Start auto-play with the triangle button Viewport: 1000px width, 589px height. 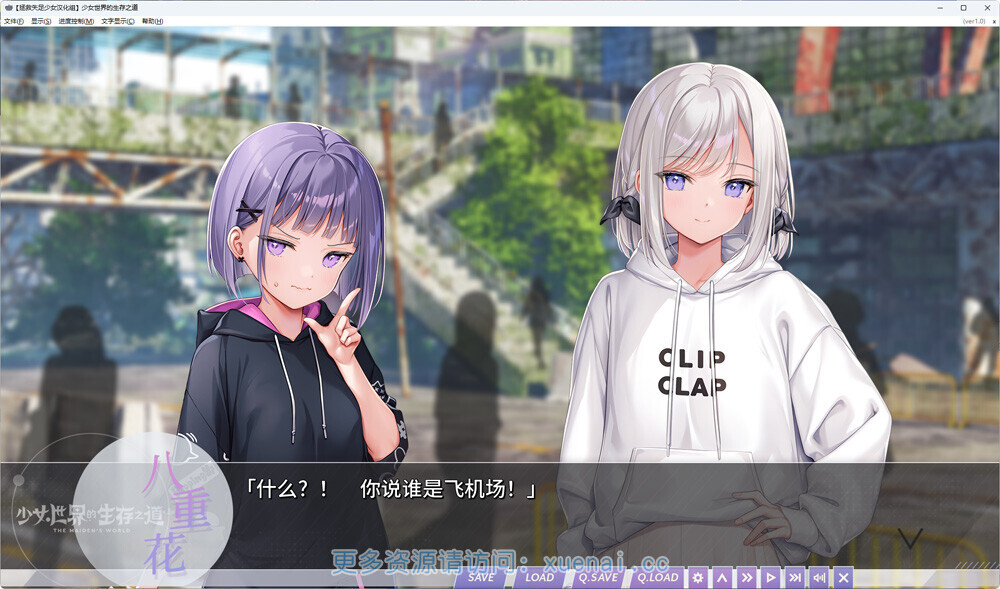[x=770, y=577]
